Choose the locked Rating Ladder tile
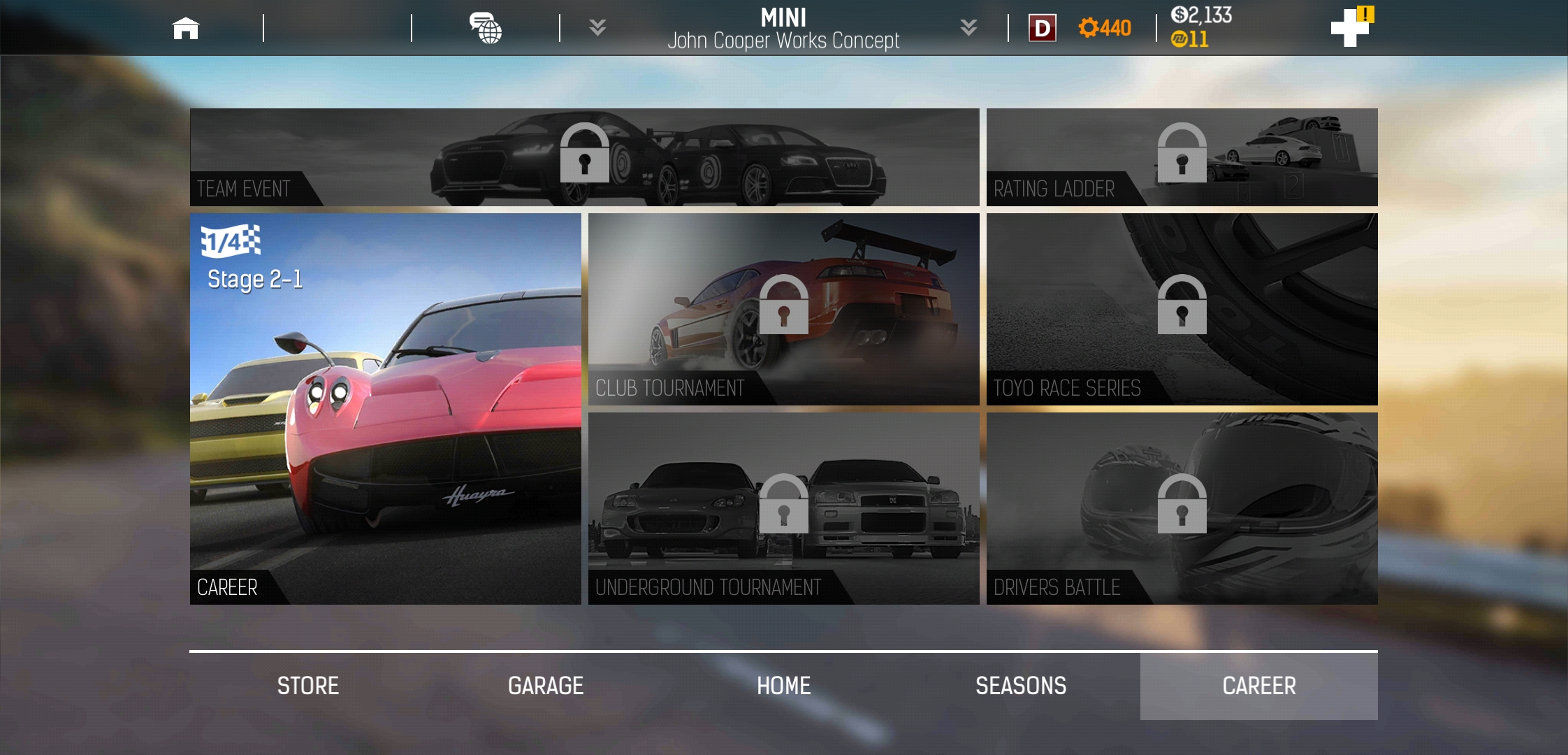Viewport: 1568px width, 755px height. [x=1182, y=157]
